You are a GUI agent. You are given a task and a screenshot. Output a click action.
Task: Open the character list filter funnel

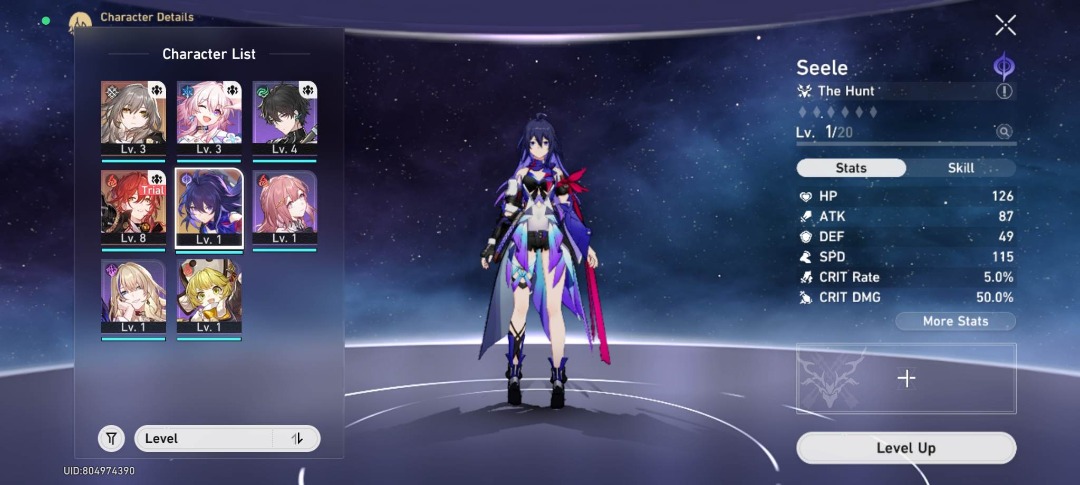tap(112, 438)
